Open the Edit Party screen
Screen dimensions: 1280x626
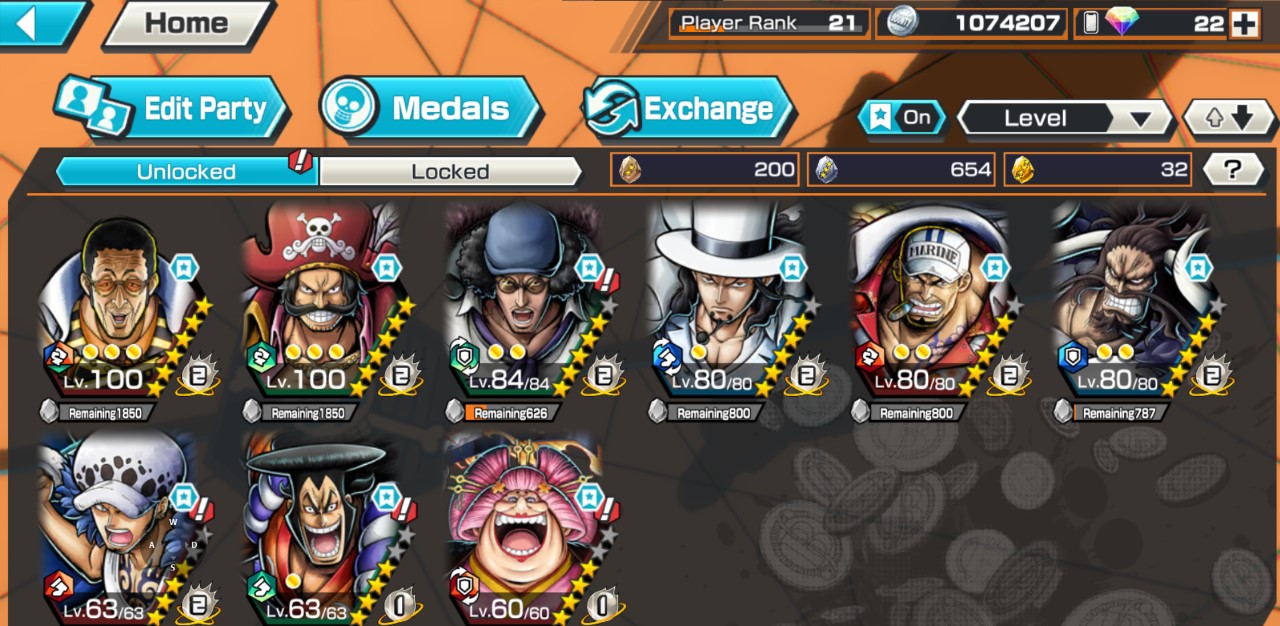coord(172,108)
